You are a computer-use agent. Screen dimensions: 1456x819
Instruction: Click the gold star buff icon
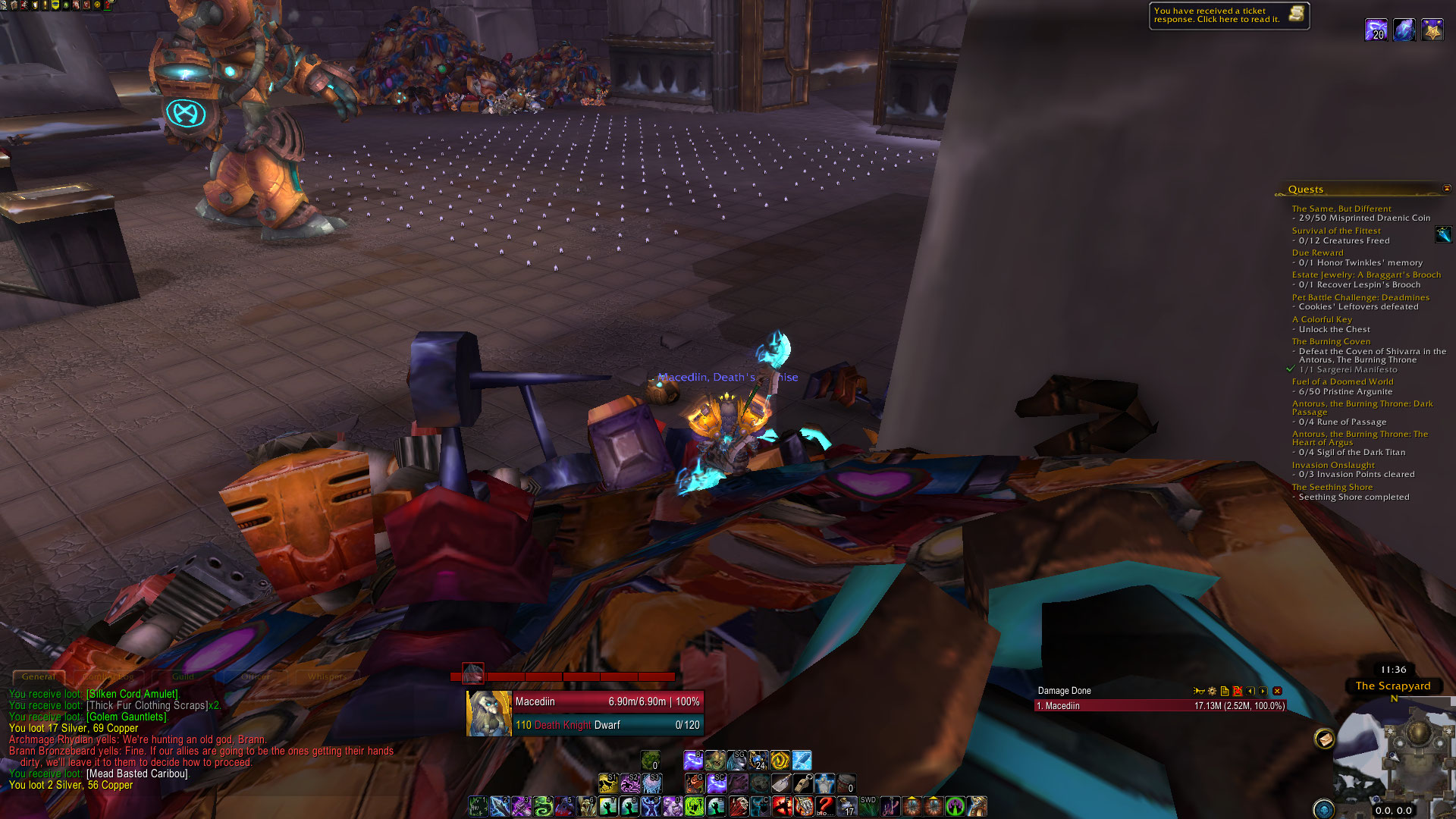point(1432,30)
